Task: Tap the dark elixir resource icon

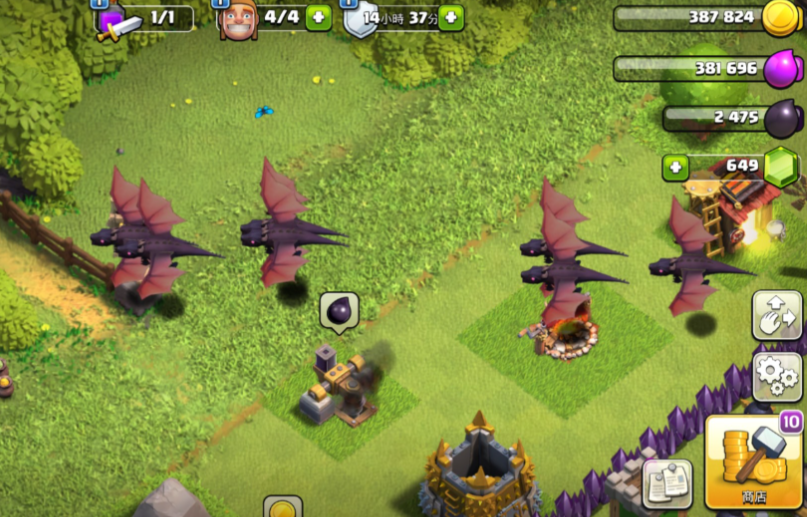Action: tap(783, 119)
